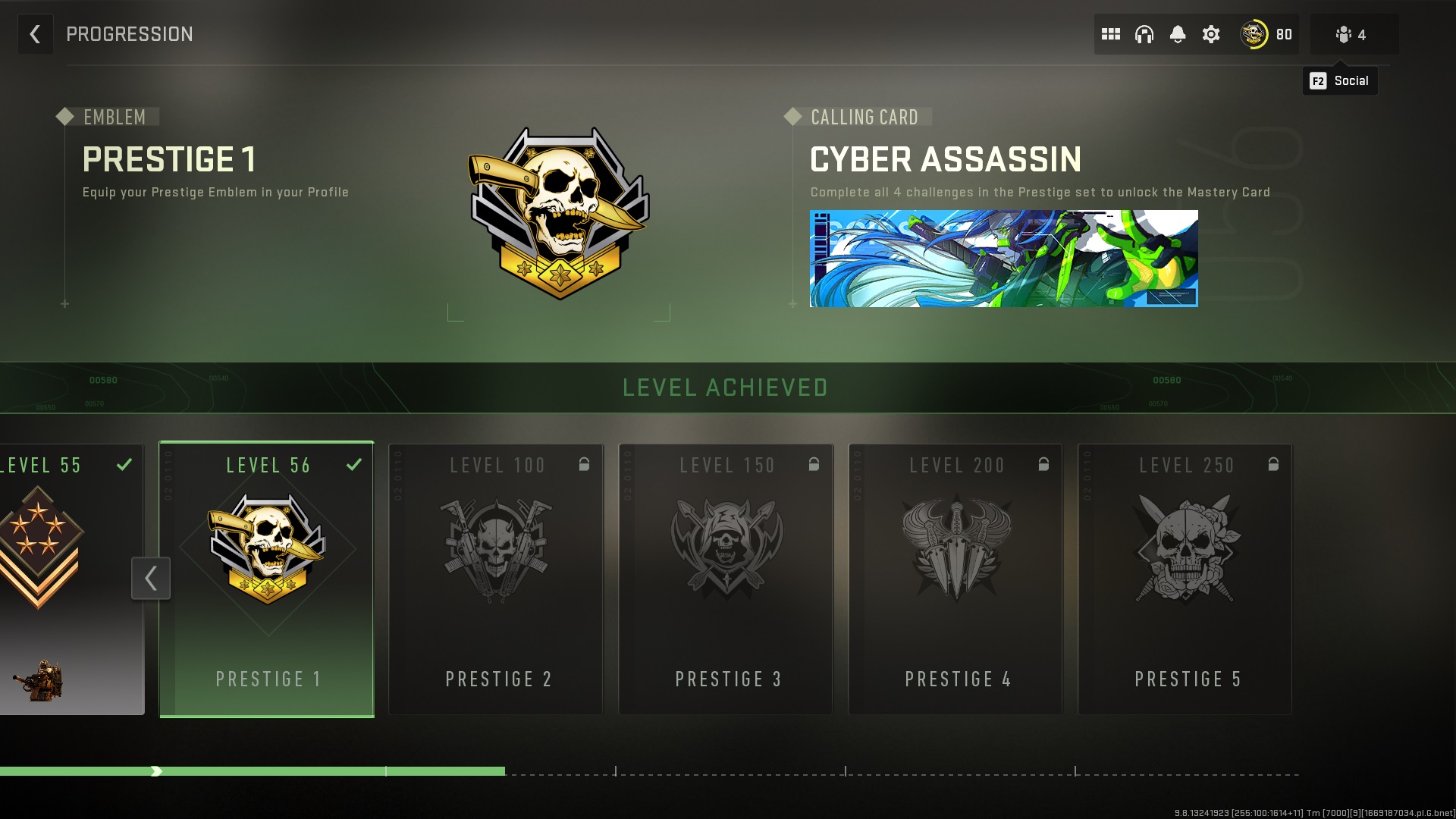
Task: Click the left arrow to view previous levels
Action: [150, 578]
